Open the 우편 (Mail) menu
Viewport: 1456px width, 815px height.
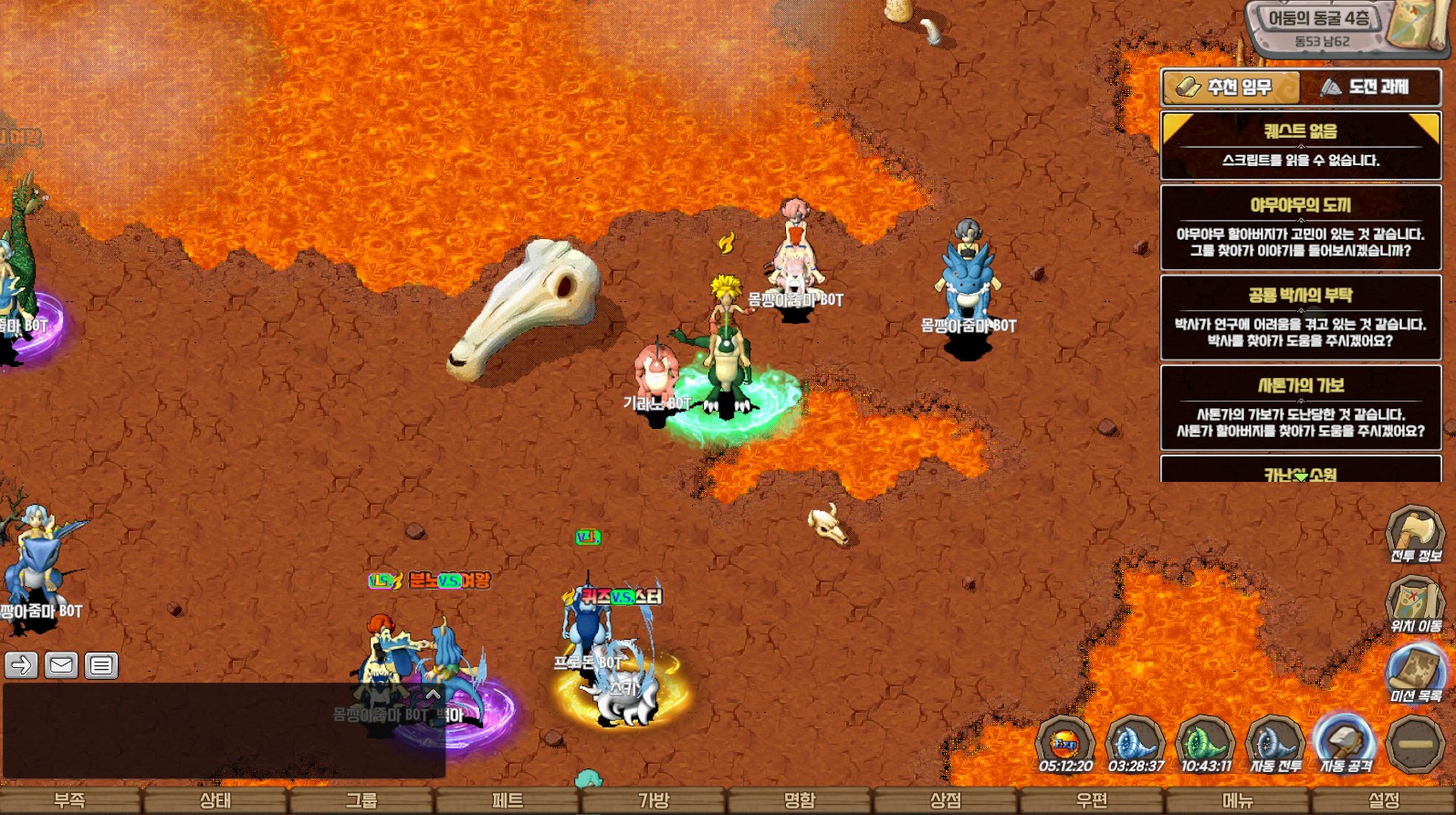point(1092,800)
